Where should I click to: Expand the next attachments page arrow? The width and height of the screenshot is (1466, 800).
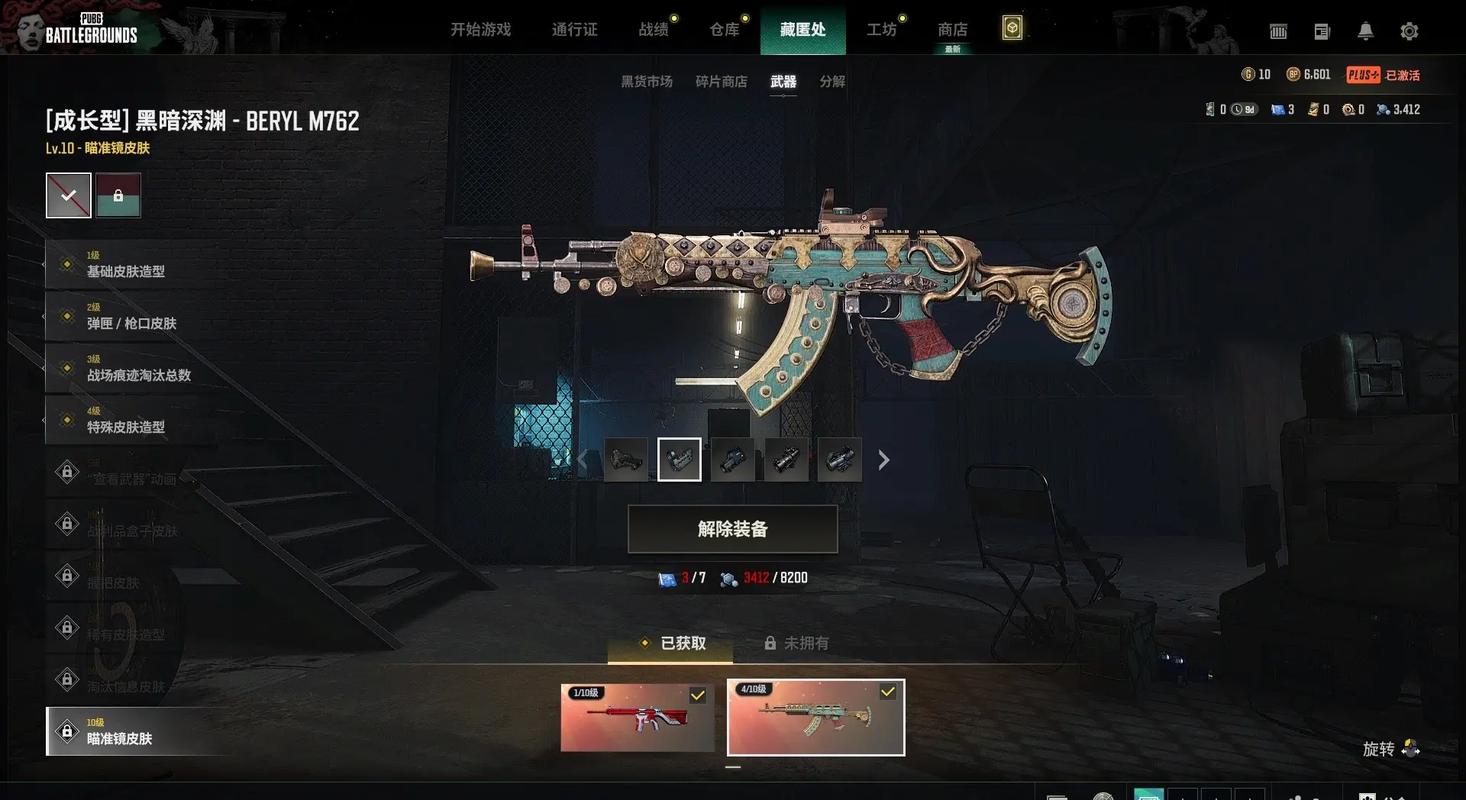883,459
